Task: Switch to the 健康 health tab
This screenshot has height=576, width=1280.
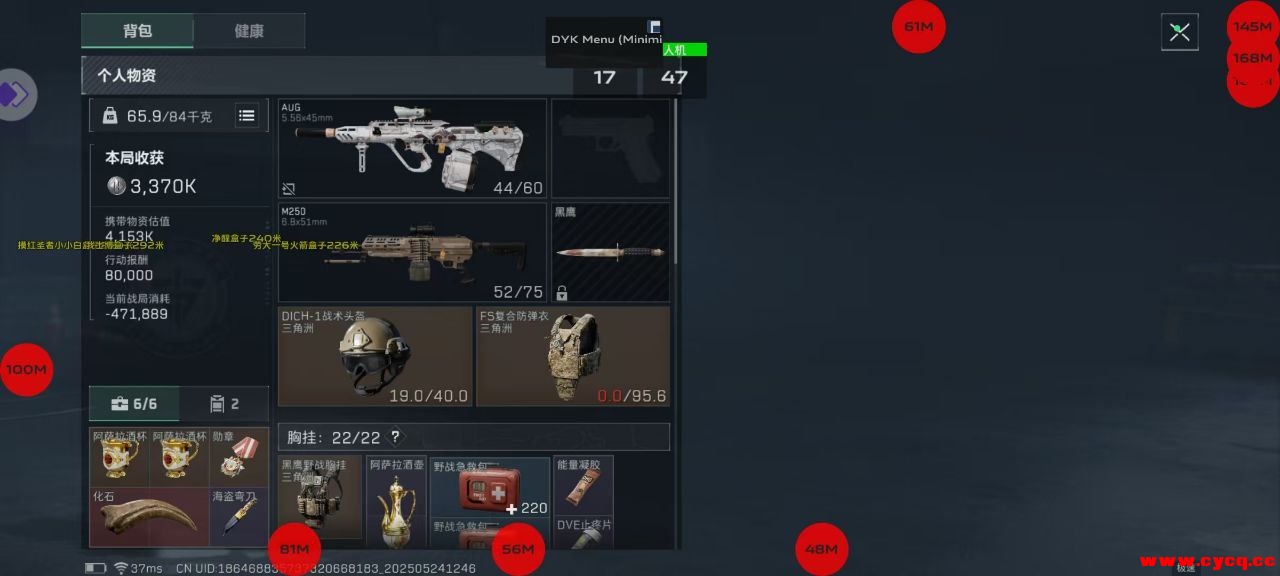Action: [249, 31]
